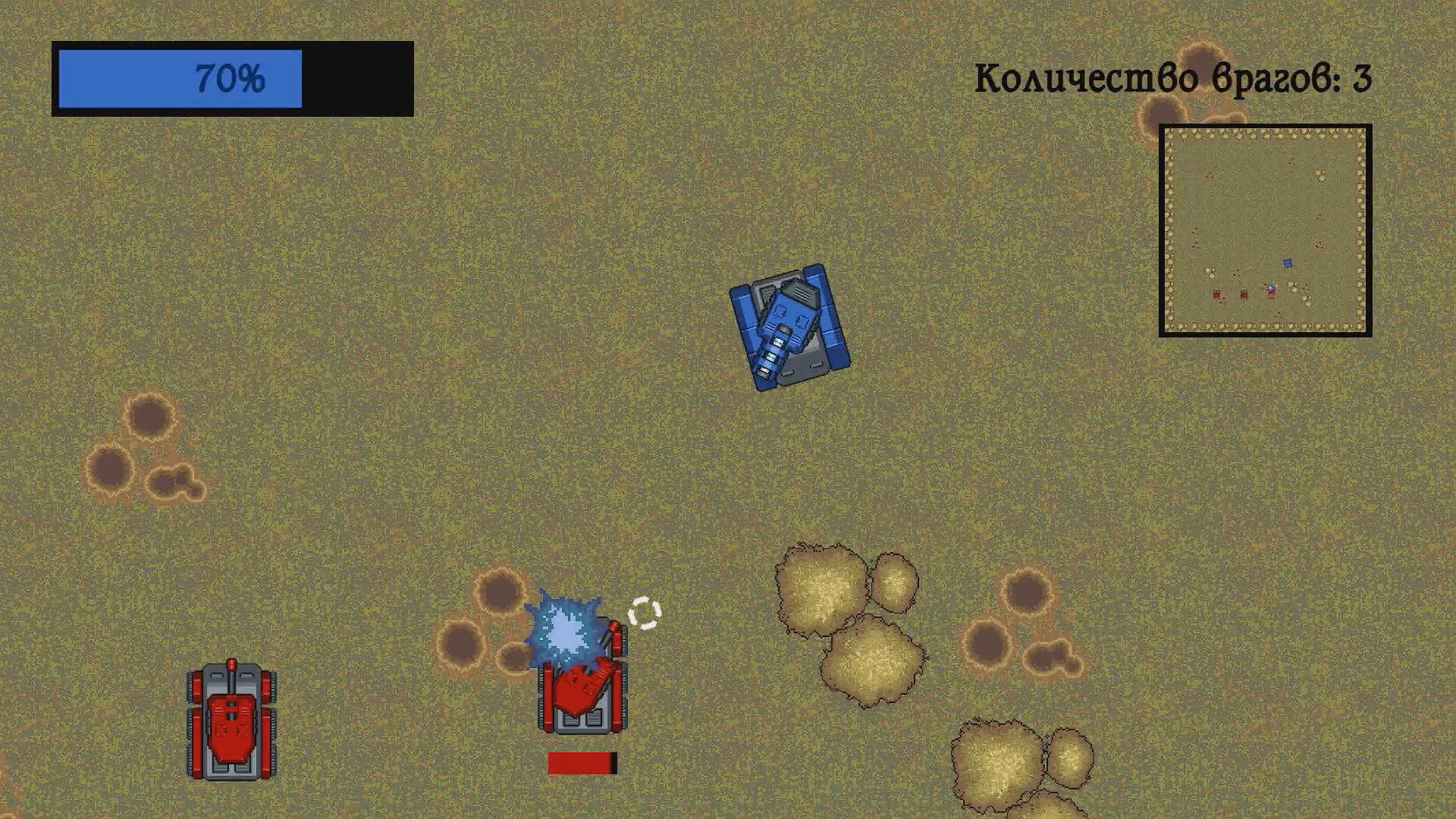Click the blue 70% progress bar
Viewport: 1456px width, 819px height.
click(152, 78)
